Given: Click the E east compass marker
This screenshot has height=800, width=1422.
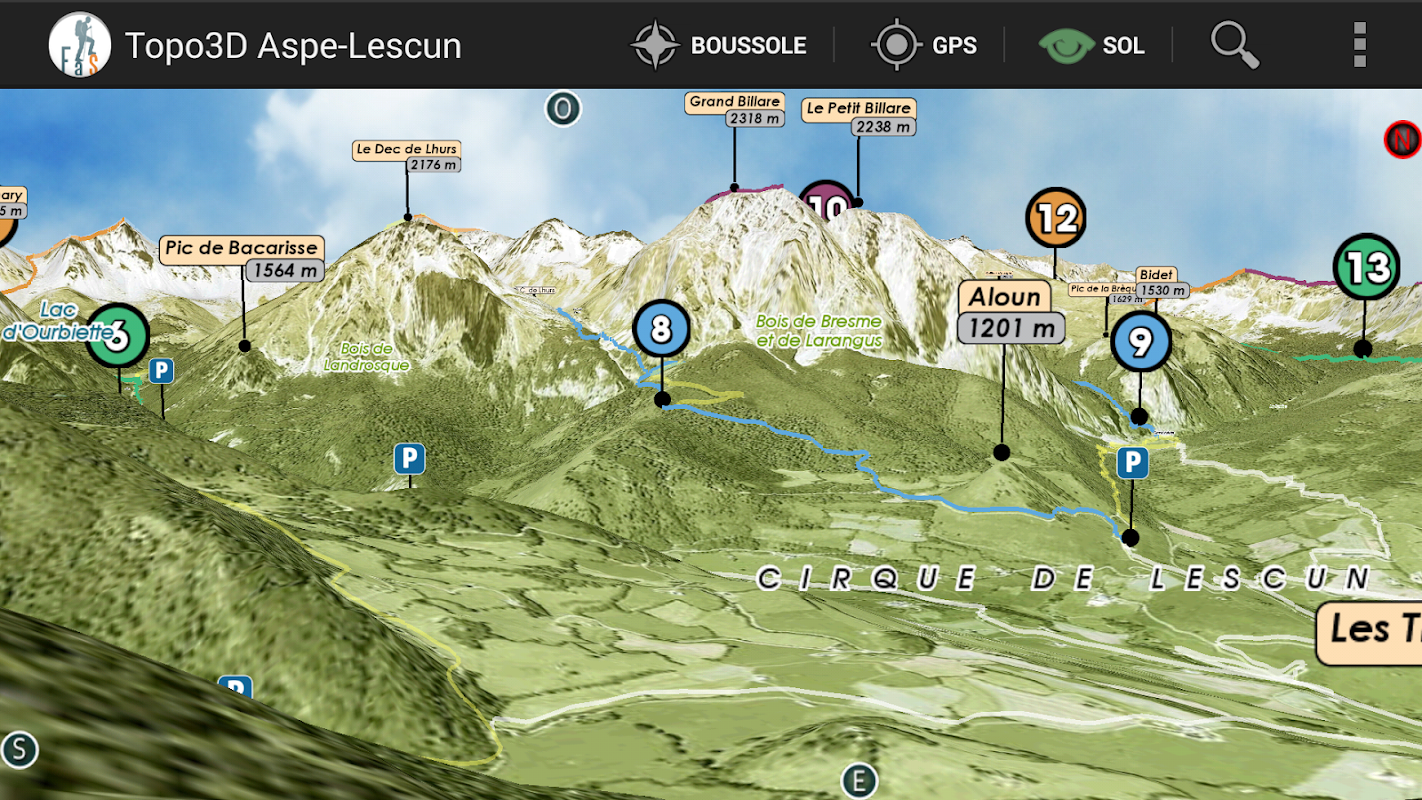Looking at the screenshot, I should pyautogui.click(x=858, y=781).
